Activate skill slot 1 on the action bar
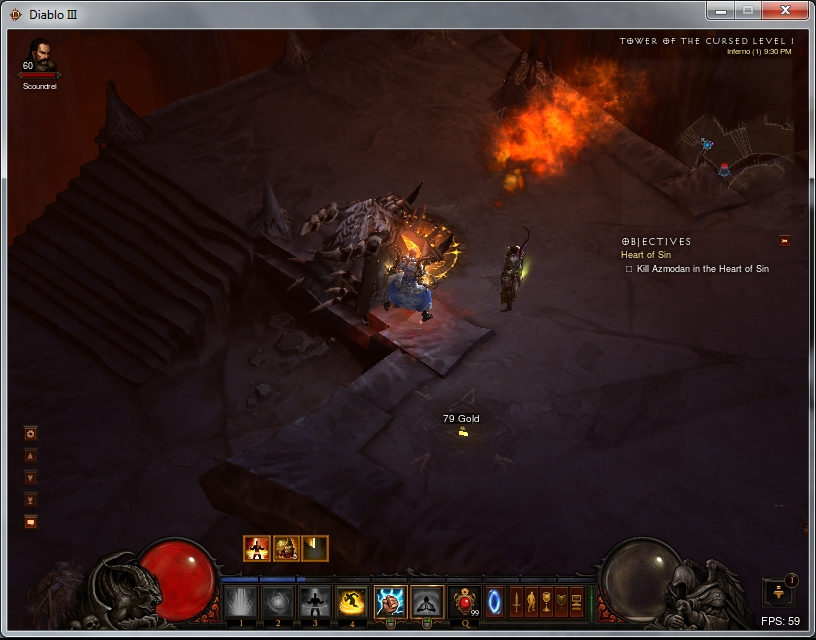 (240, 602)
